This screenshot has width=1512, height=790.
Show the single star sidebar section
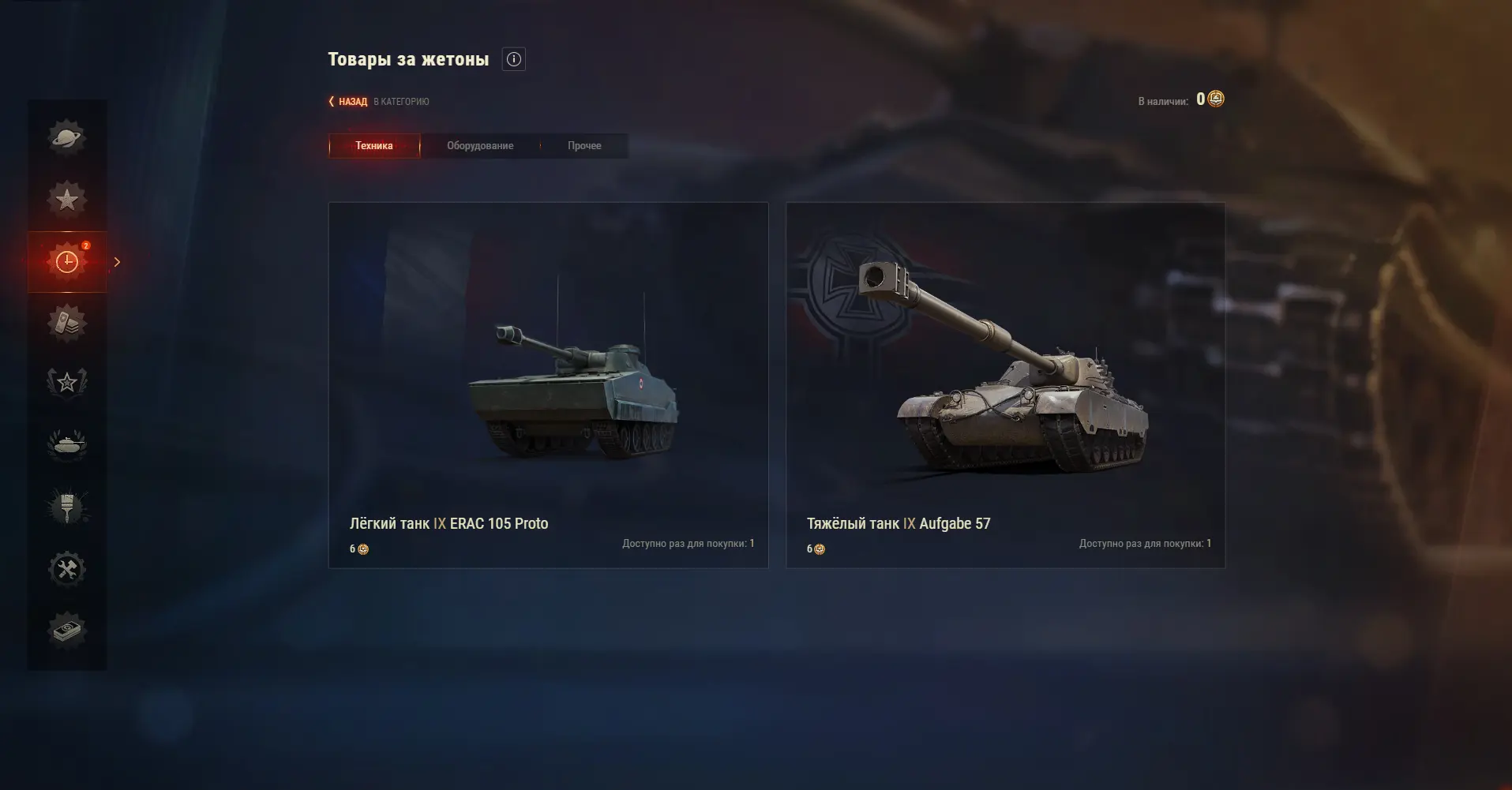pyautogui.click(x=67, y=199)
